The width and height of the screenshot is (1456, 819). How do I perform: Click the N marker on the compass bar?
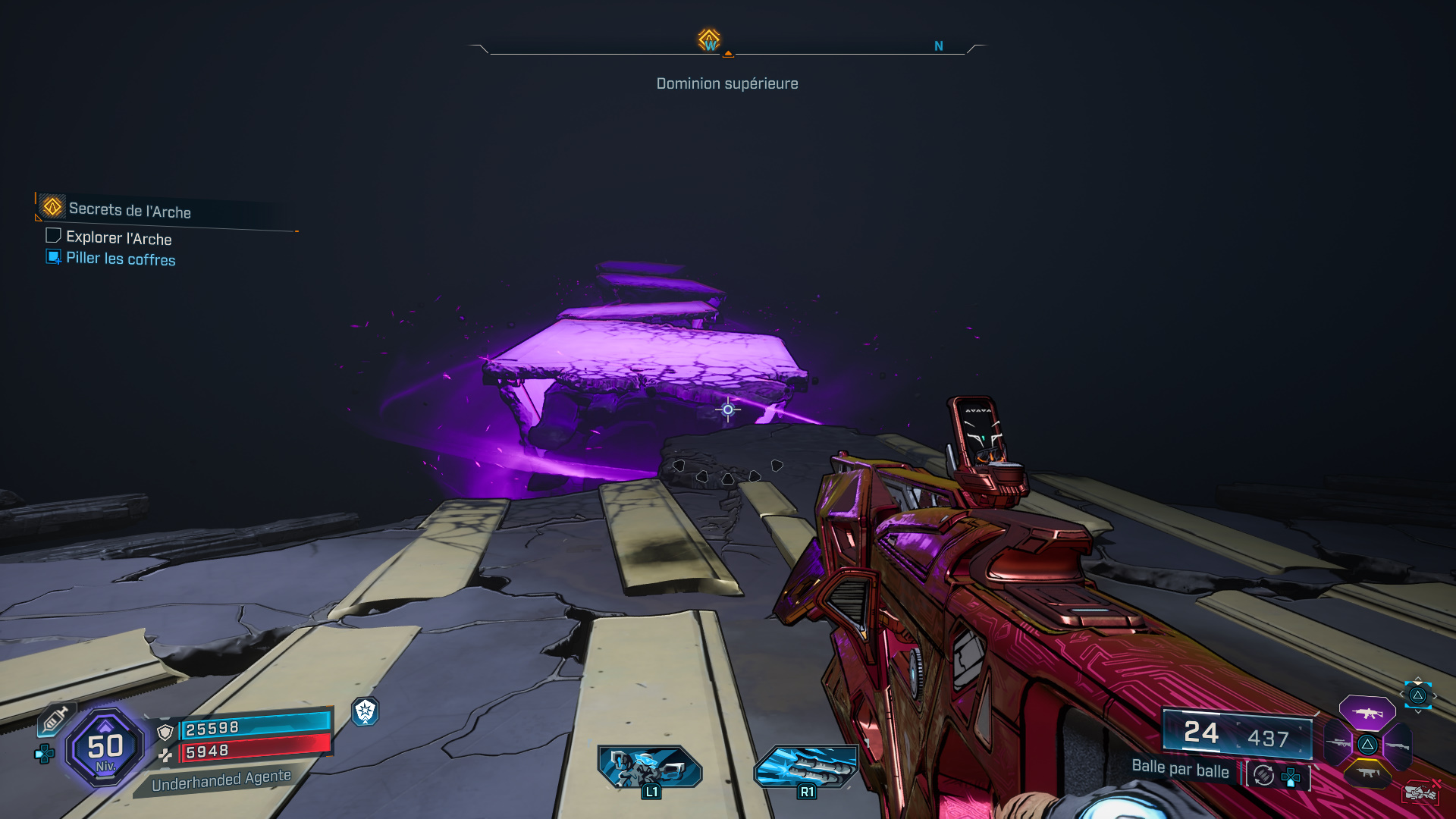click(939, 45)
